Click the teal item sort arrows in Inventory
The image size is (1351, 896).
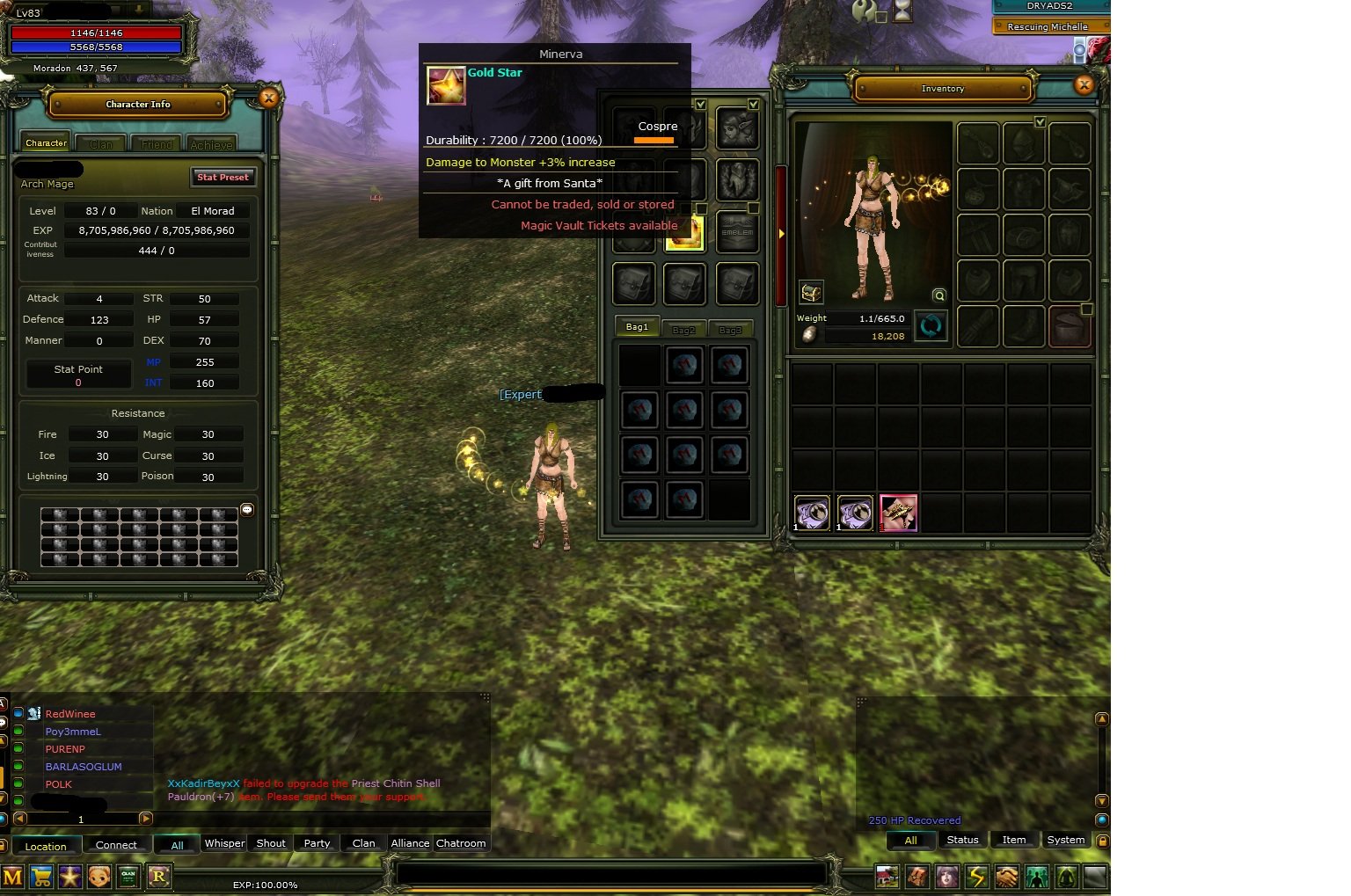point(931,326)
